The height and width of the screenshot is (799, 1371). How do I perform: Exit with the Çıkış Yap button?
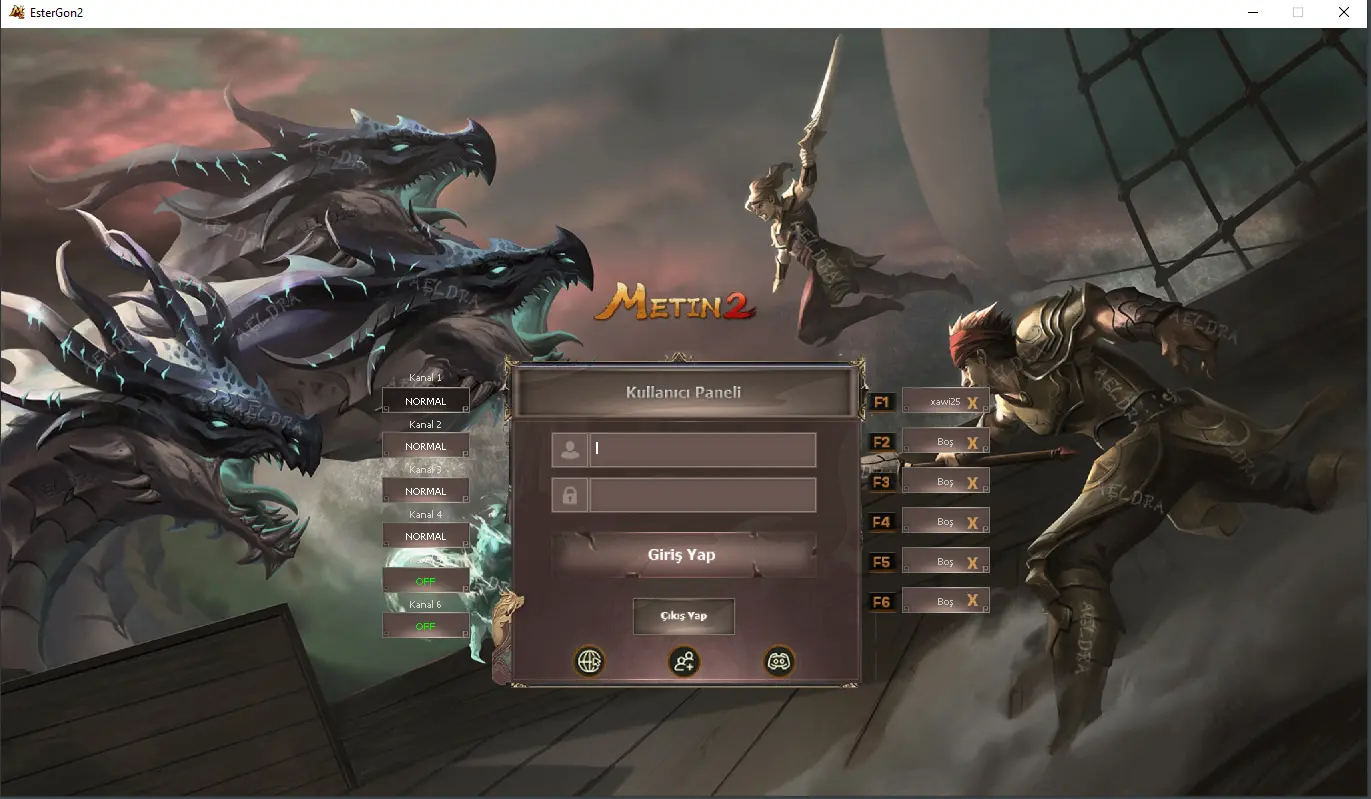(x=683, y=616)
